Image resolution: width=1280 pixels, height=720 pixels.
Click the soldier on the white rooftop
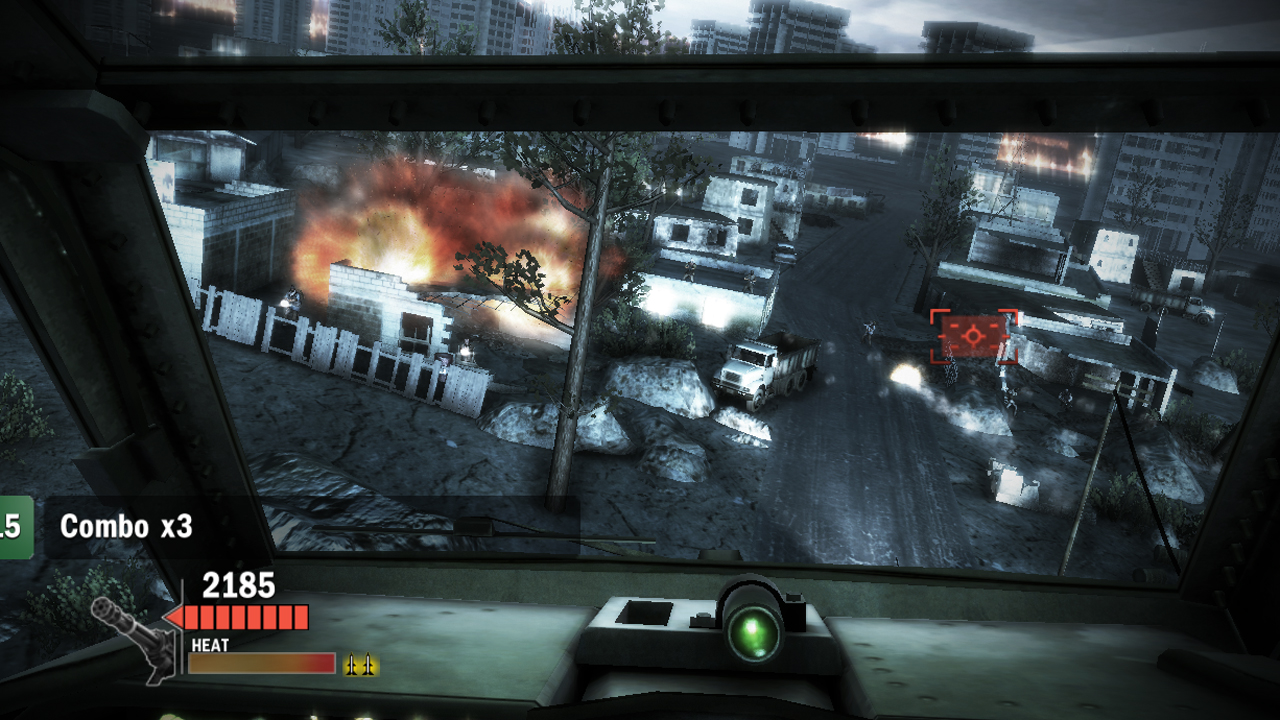690,270
